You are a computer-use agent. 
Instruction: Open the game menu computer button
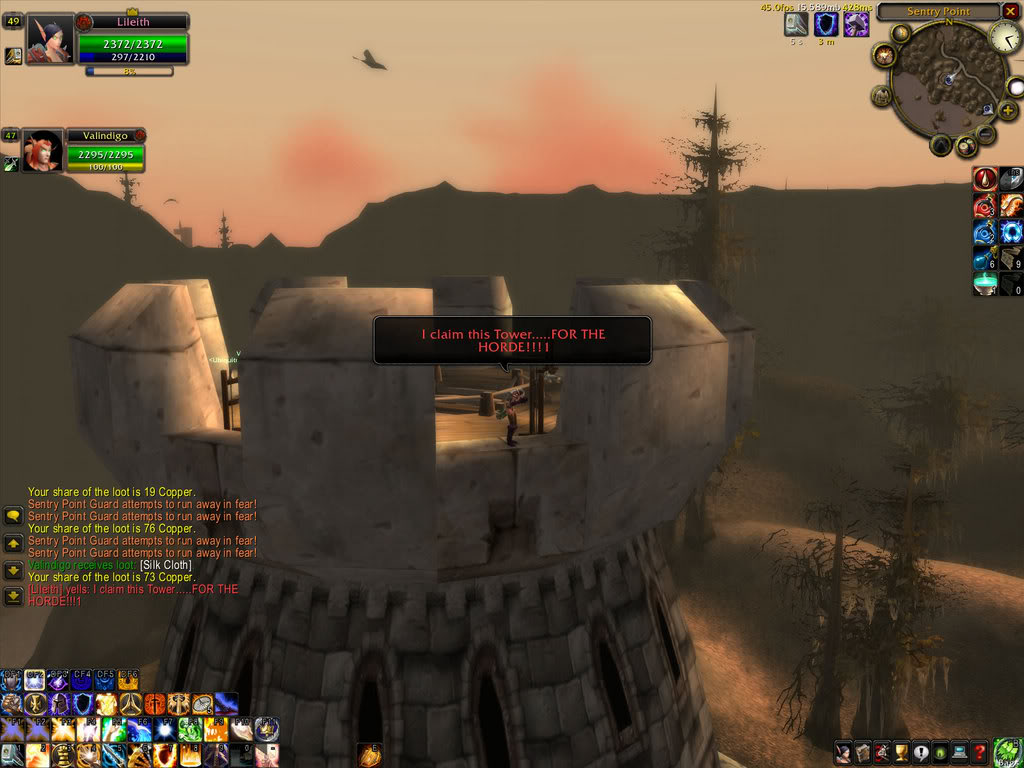pos(960,753)
